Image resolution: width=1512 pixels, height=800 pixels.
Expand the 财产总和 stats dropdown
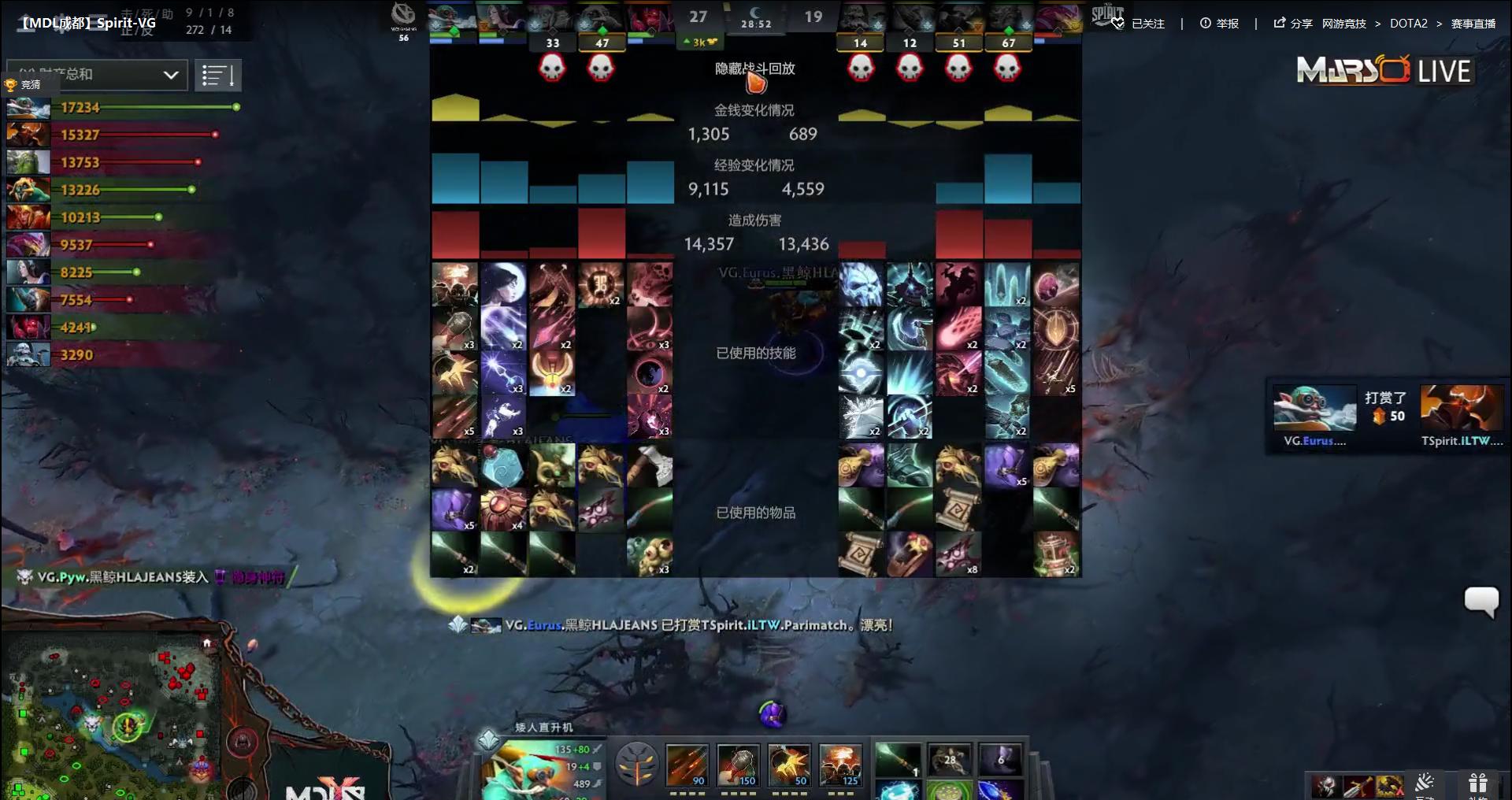pos(94,75)
